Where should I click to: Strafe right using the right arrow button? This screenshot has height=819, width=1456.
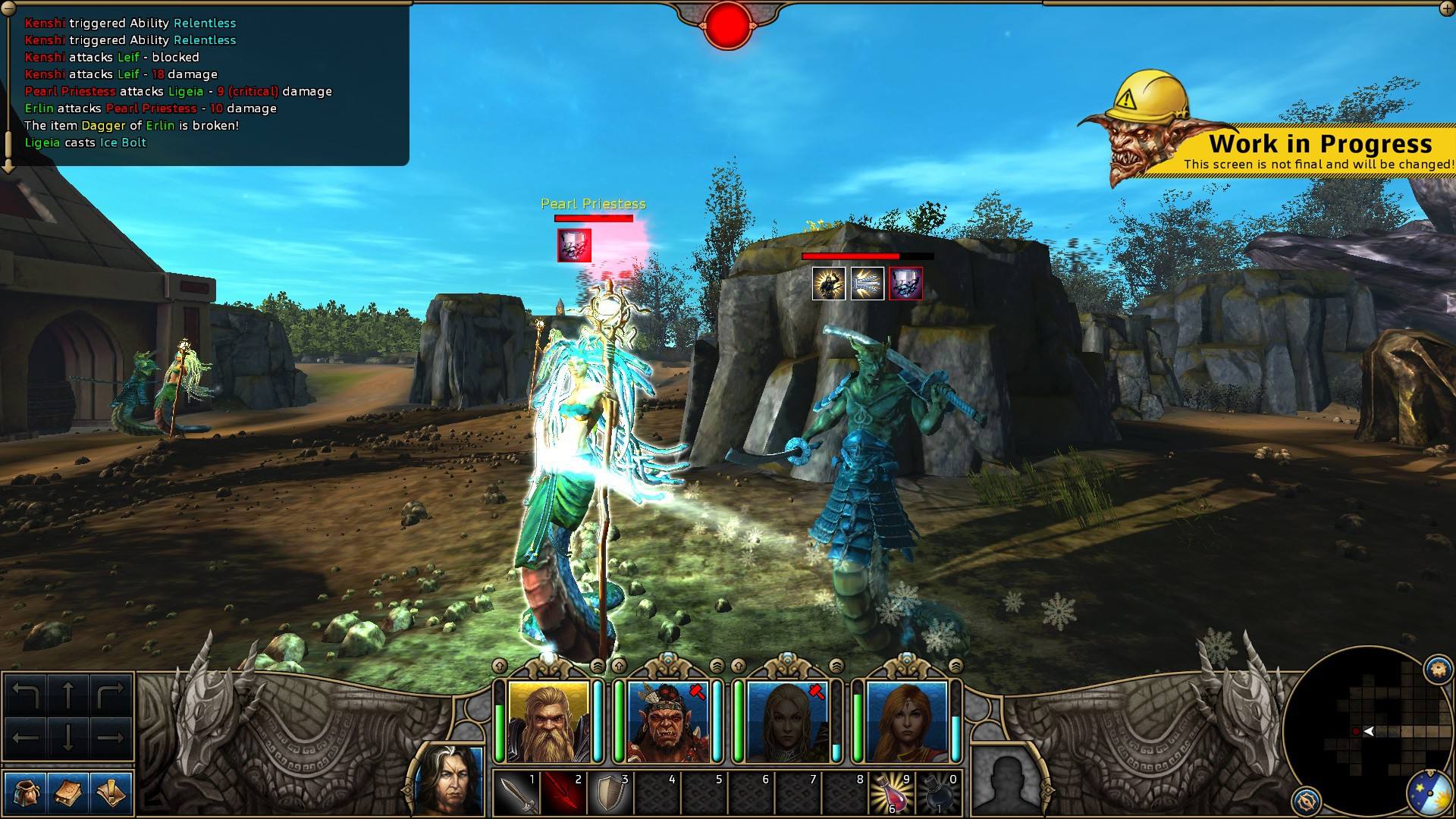click(x=111, y=737)
